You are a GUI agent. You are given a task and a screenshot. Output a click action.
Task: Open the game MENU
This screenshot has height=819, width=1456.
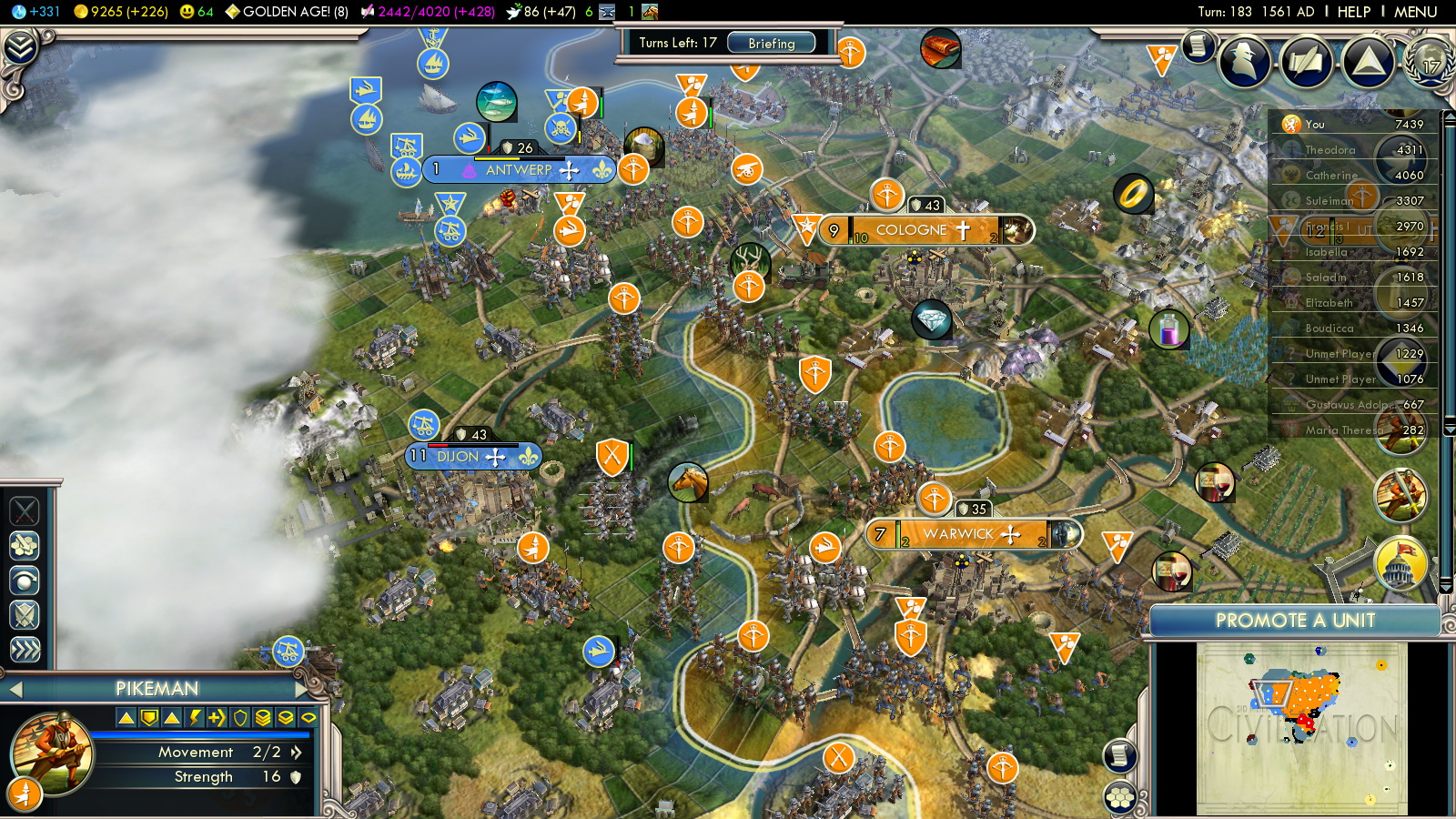(1415, 12)
